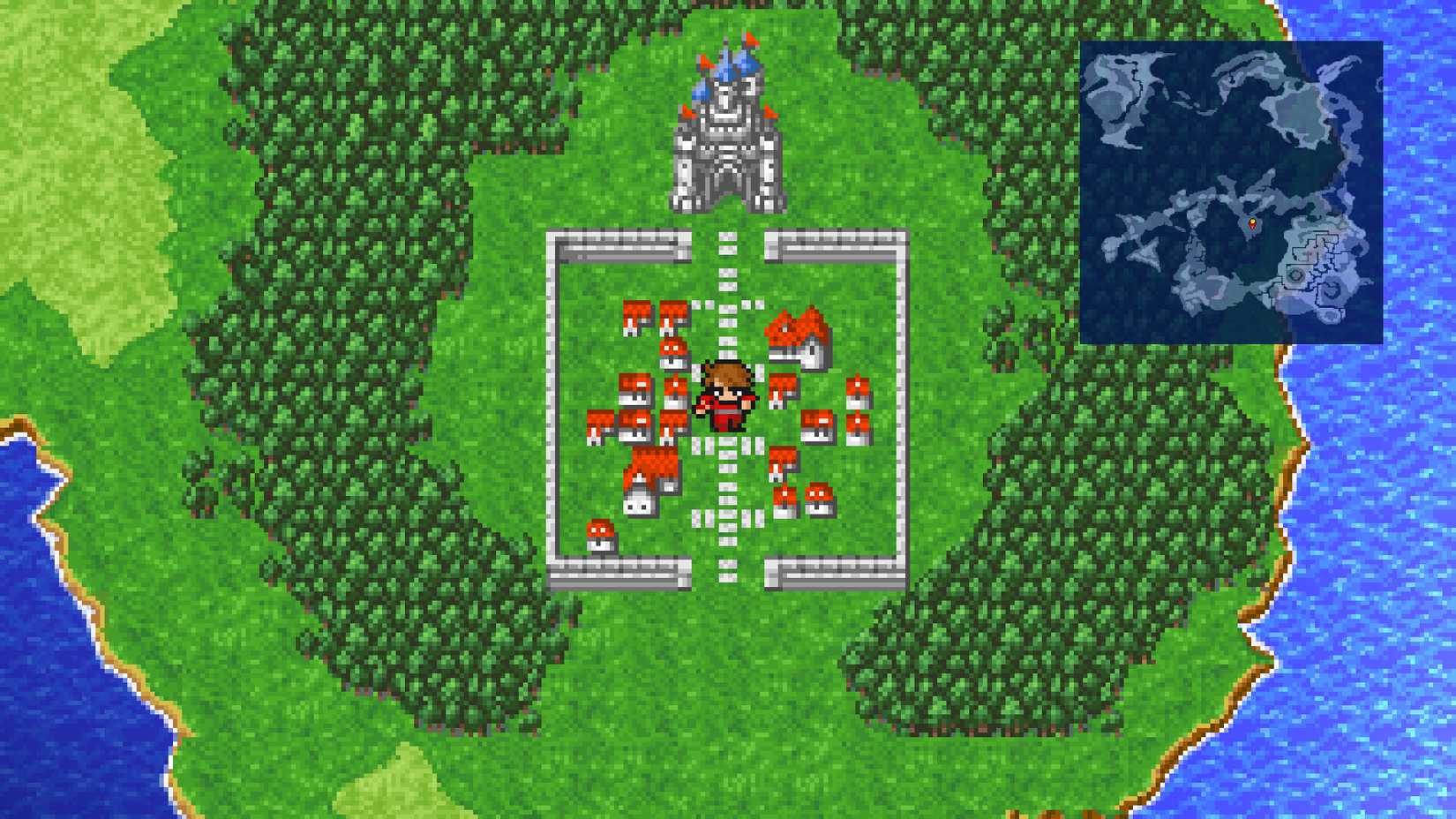Click the white castle north of town
The height and width of the screenshot is (819, 1456).
[x=728, y=141]
